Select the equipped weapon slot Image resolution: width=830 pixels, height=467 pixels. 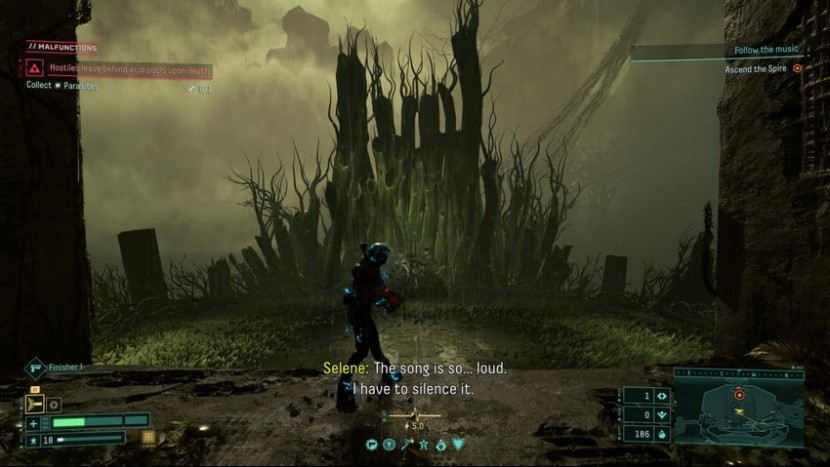click(35, 404)
